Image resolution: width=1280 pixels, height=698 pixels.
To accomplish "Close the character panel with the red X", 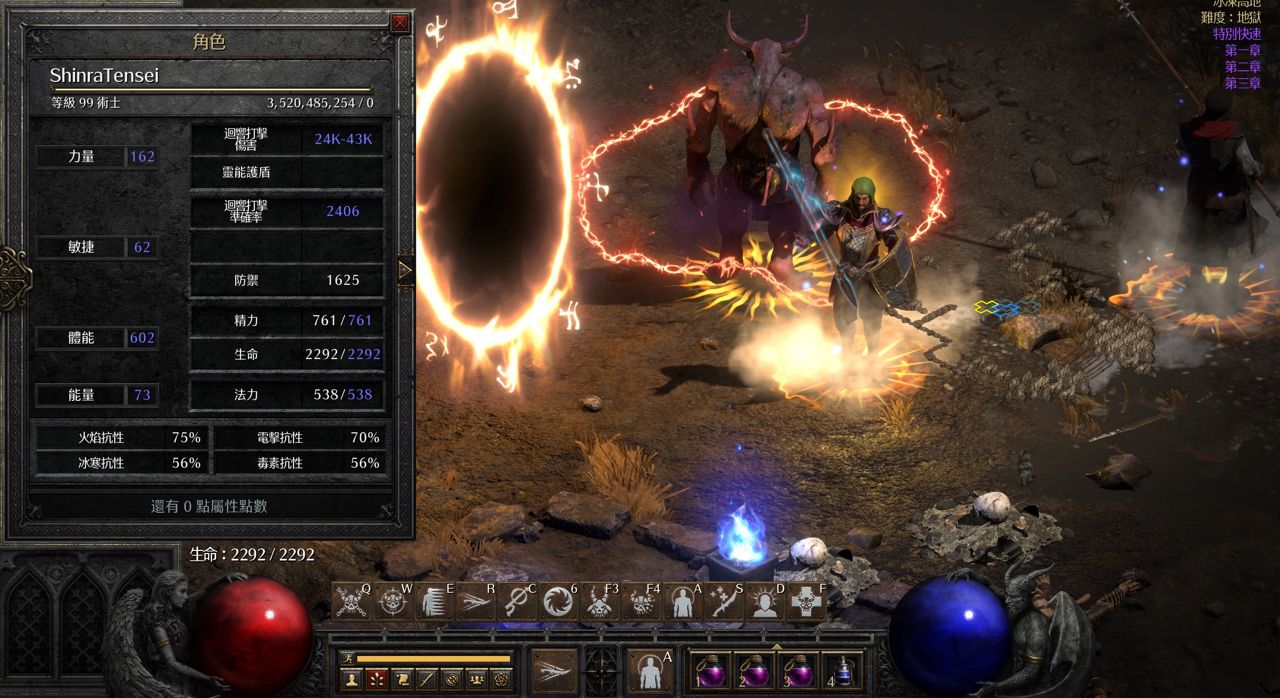I will pos(400,22).
